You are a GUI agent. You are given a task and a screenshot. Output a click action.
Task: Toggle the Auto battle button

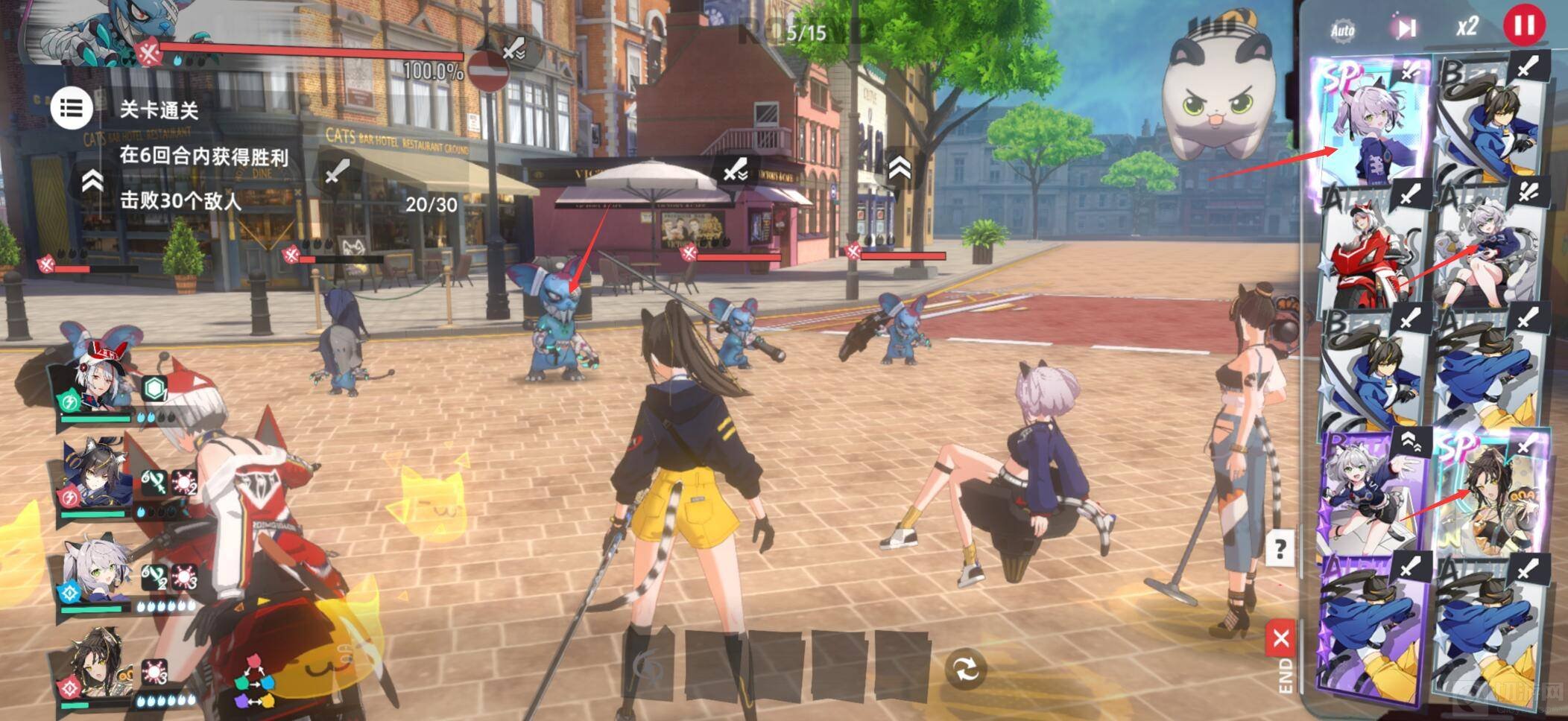1342,30
